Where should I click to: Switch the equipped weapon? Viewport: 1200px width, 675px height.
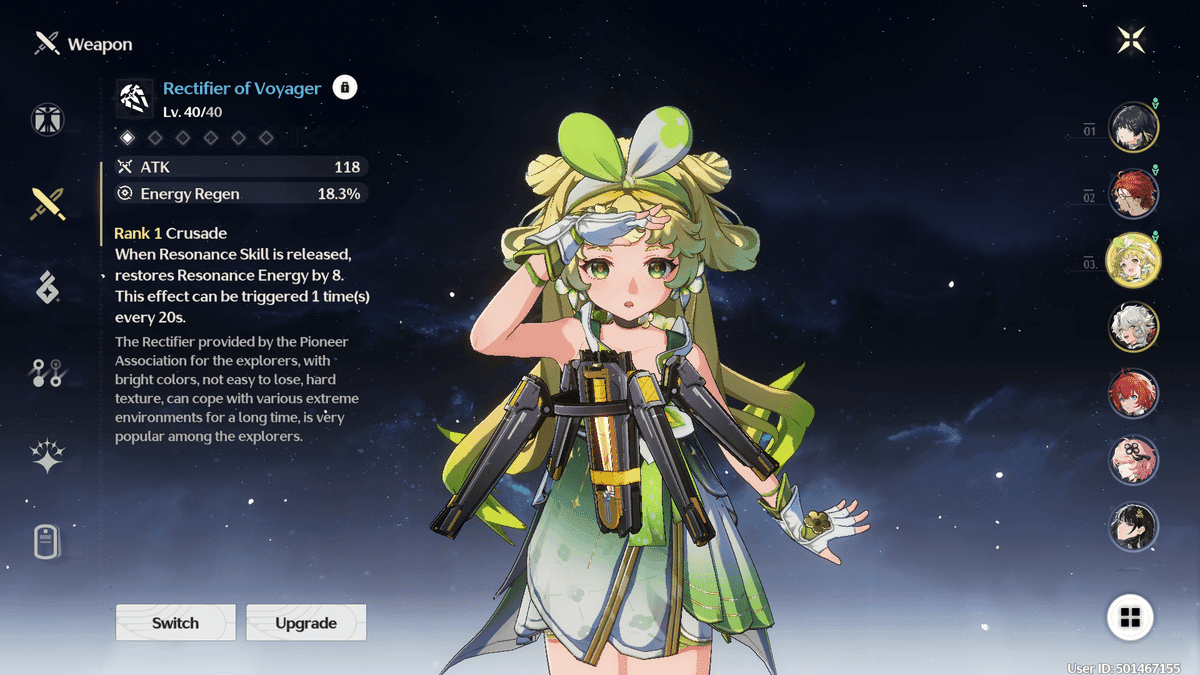[176, 623]
